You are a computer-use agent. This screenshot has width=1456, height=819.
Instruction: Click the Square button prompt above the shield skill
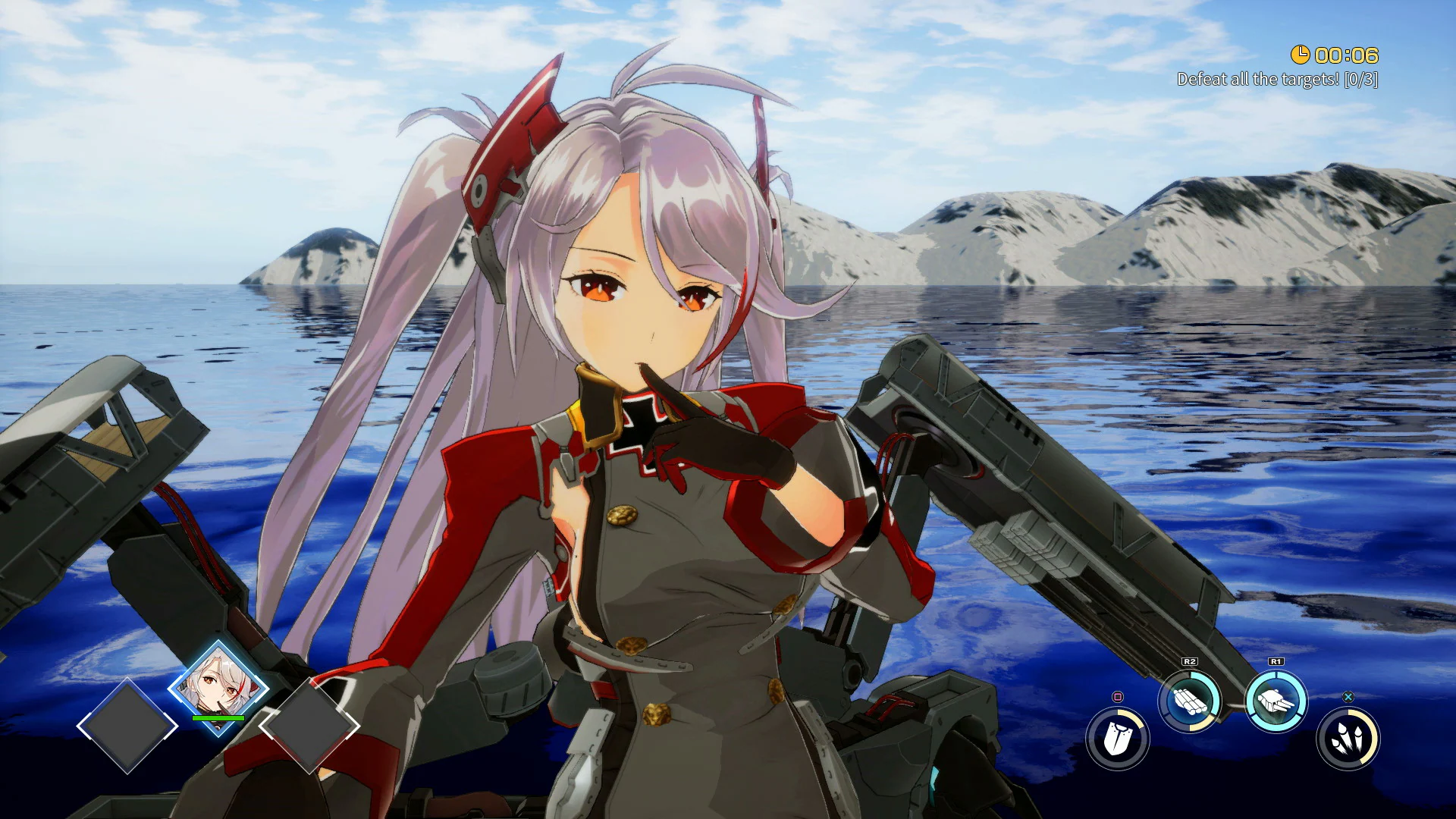pyautogui.click(x=1117, y=696)
